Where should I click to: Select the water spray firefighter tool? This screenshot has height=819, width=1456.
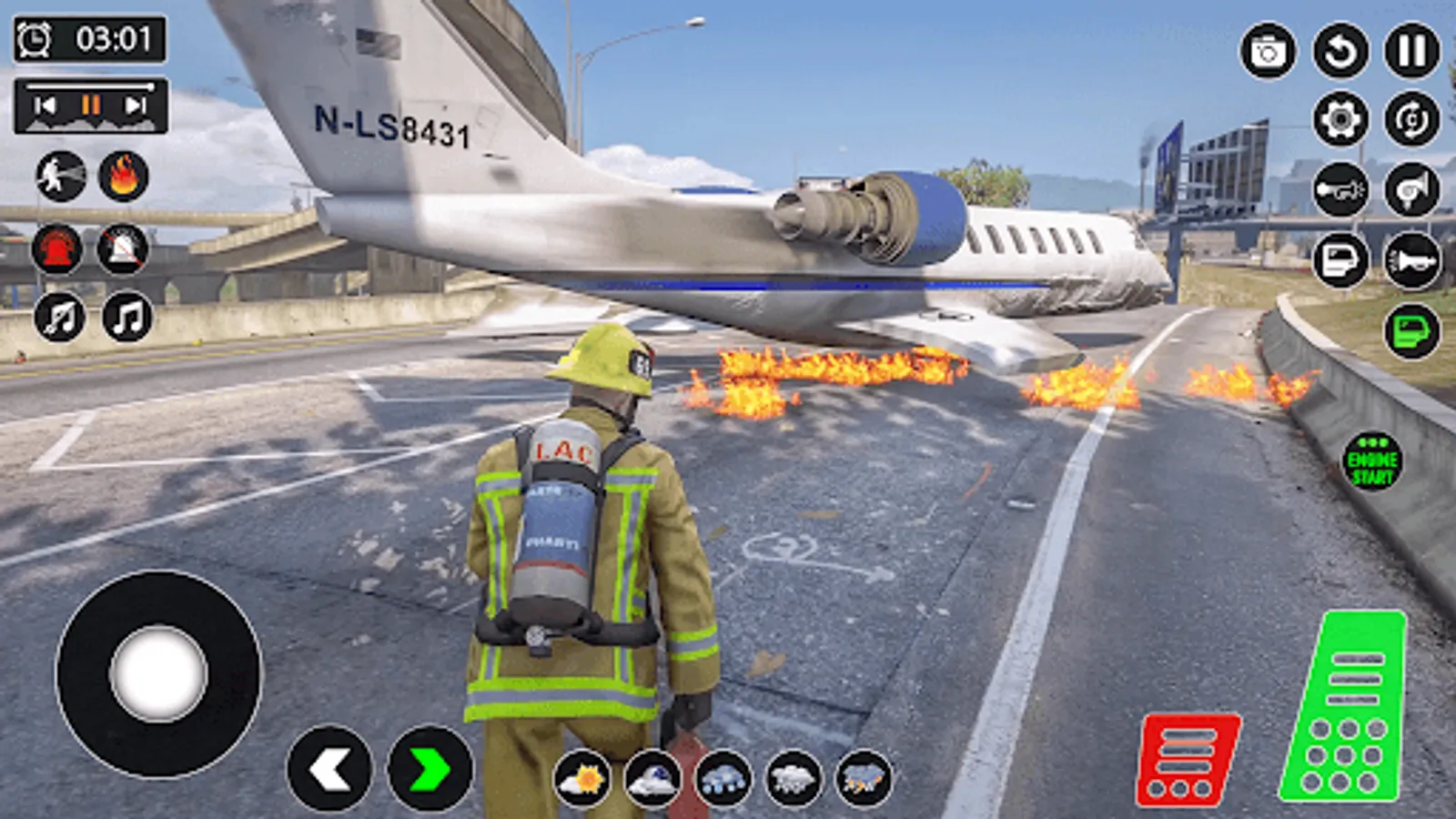tap(61, 176)
